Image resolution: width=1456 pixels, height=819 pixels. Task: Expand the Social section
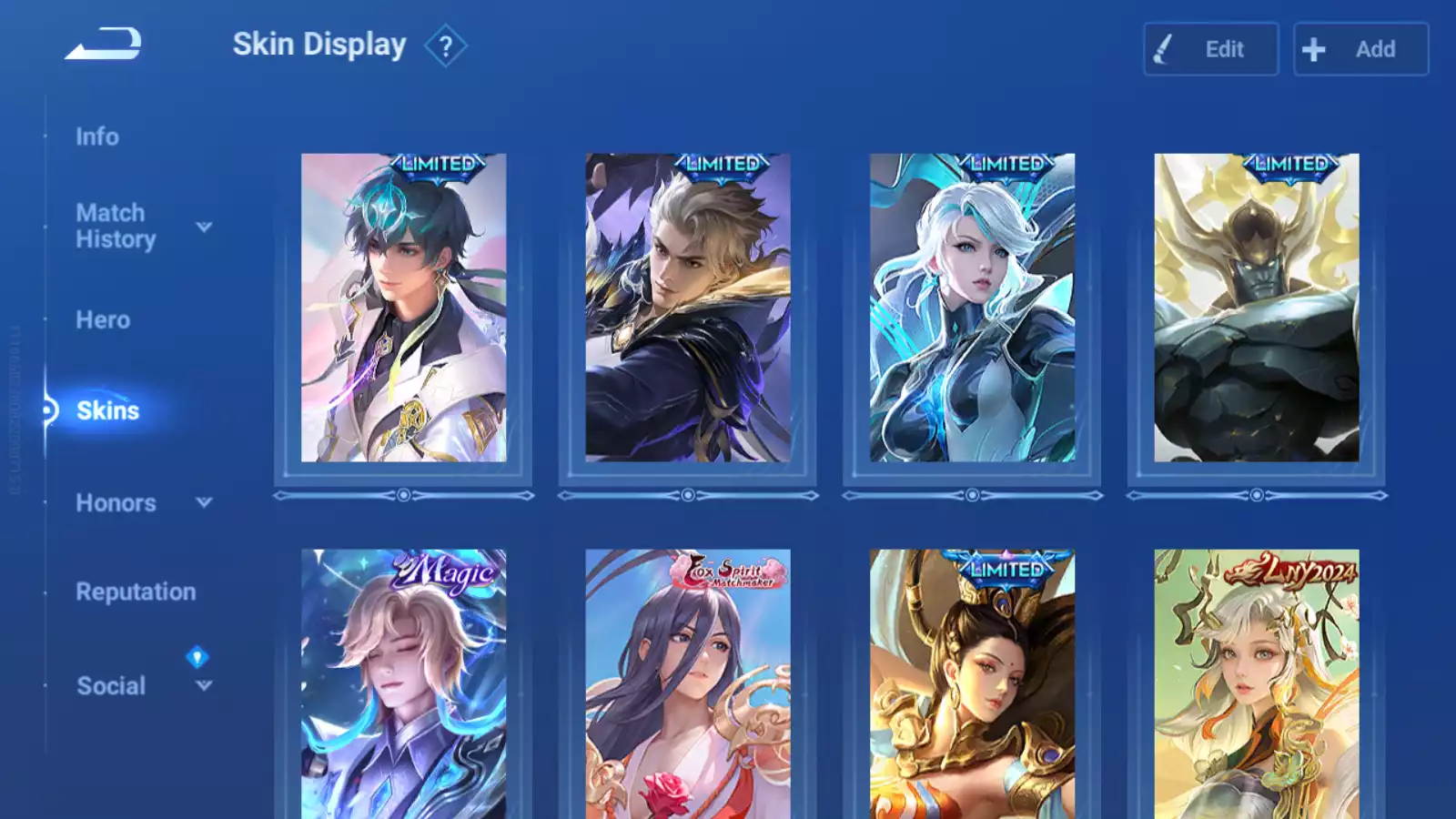click(204, 686)
